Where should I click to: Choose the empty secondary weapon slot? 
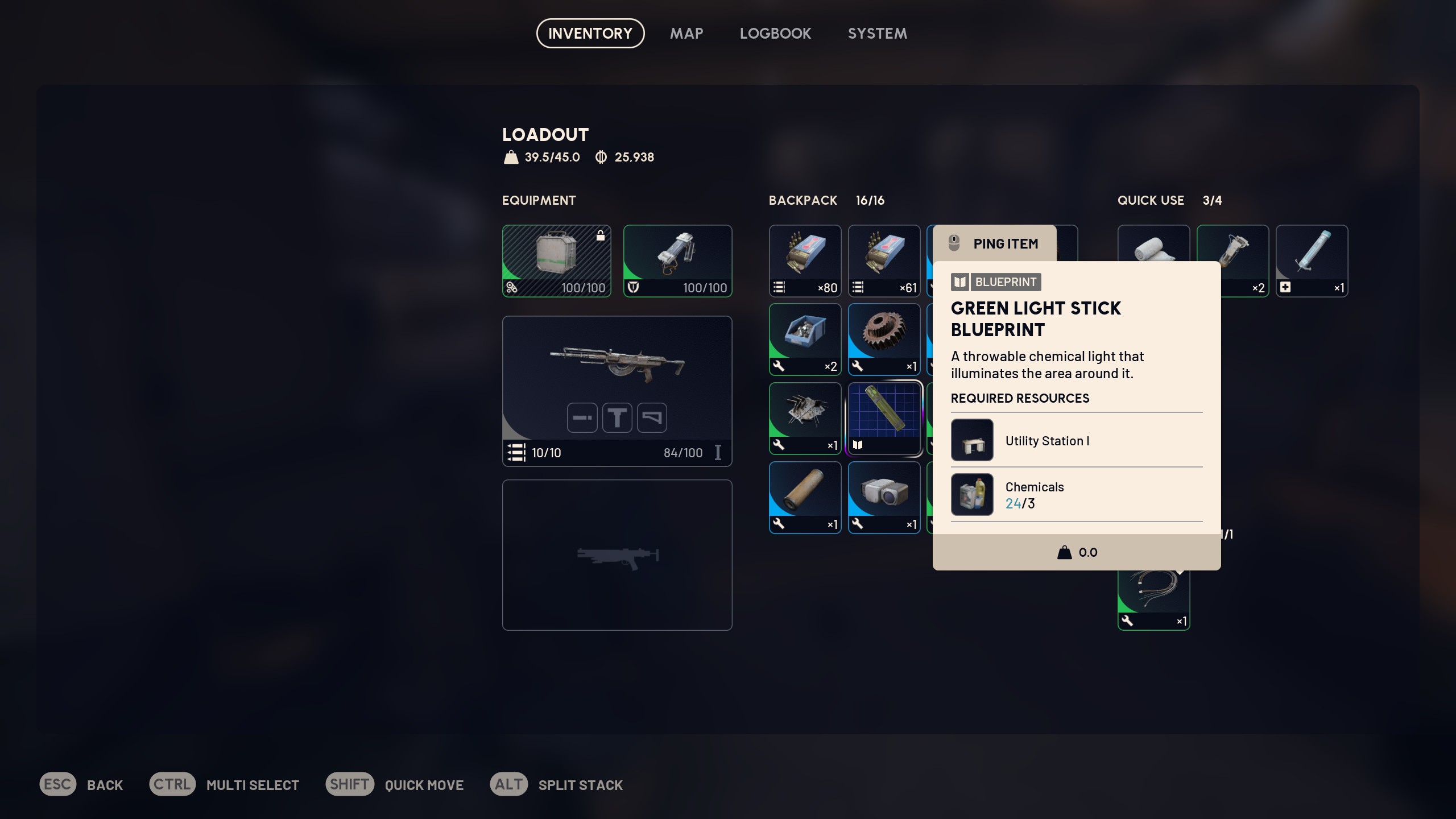coord(617,555)
